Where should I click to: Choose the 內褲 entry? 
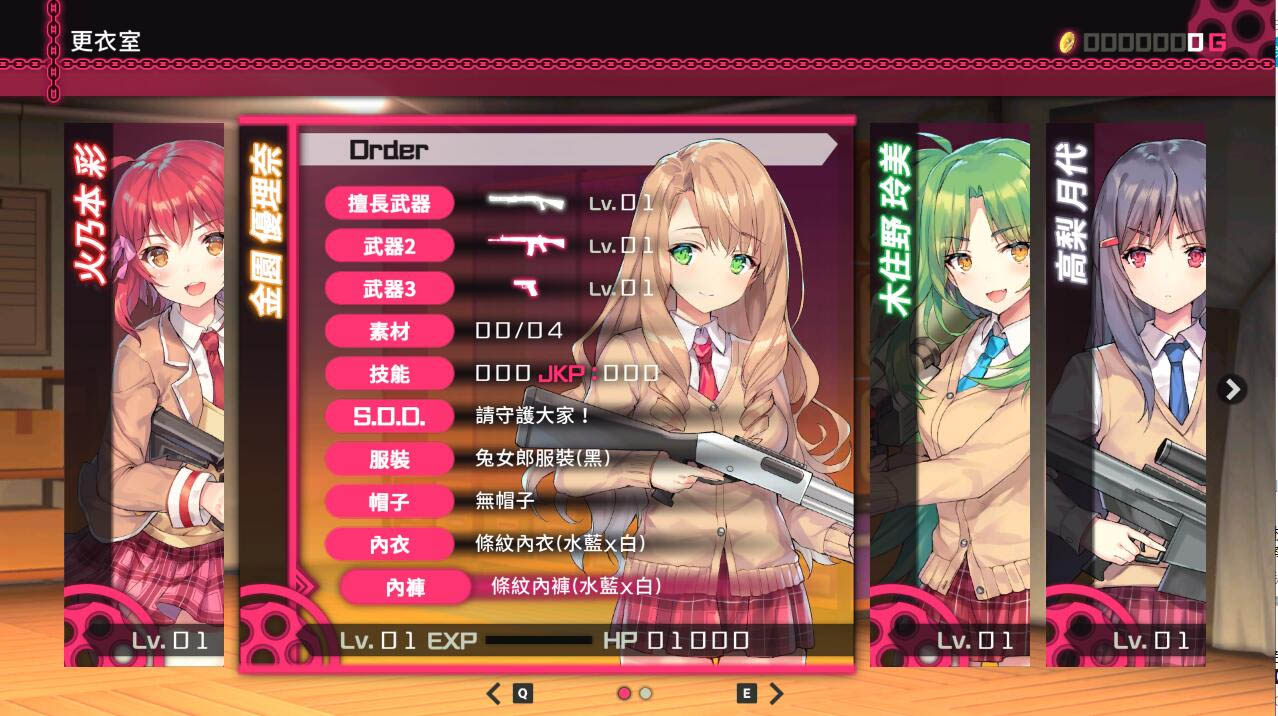point(405,588)
